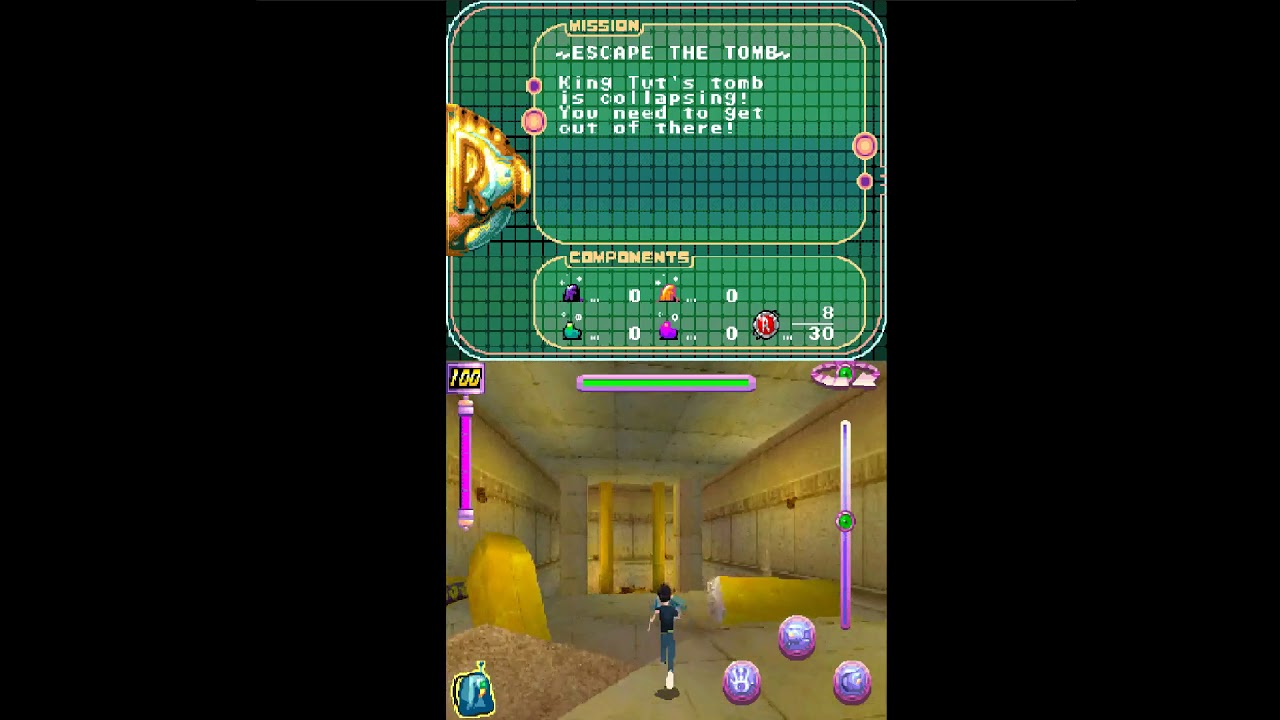Select the pink component icon in Components panel
The width and height of the screenshot is (1280, 720).
666,330
